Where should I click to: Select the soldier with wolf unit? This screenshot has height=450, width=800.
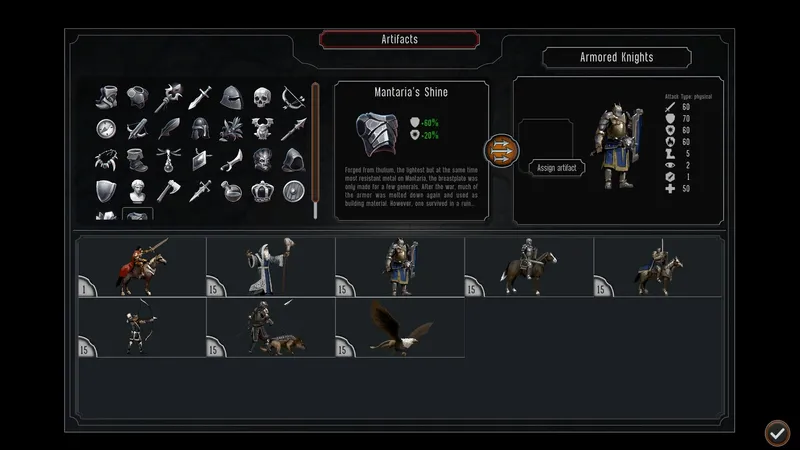(270, 327)
